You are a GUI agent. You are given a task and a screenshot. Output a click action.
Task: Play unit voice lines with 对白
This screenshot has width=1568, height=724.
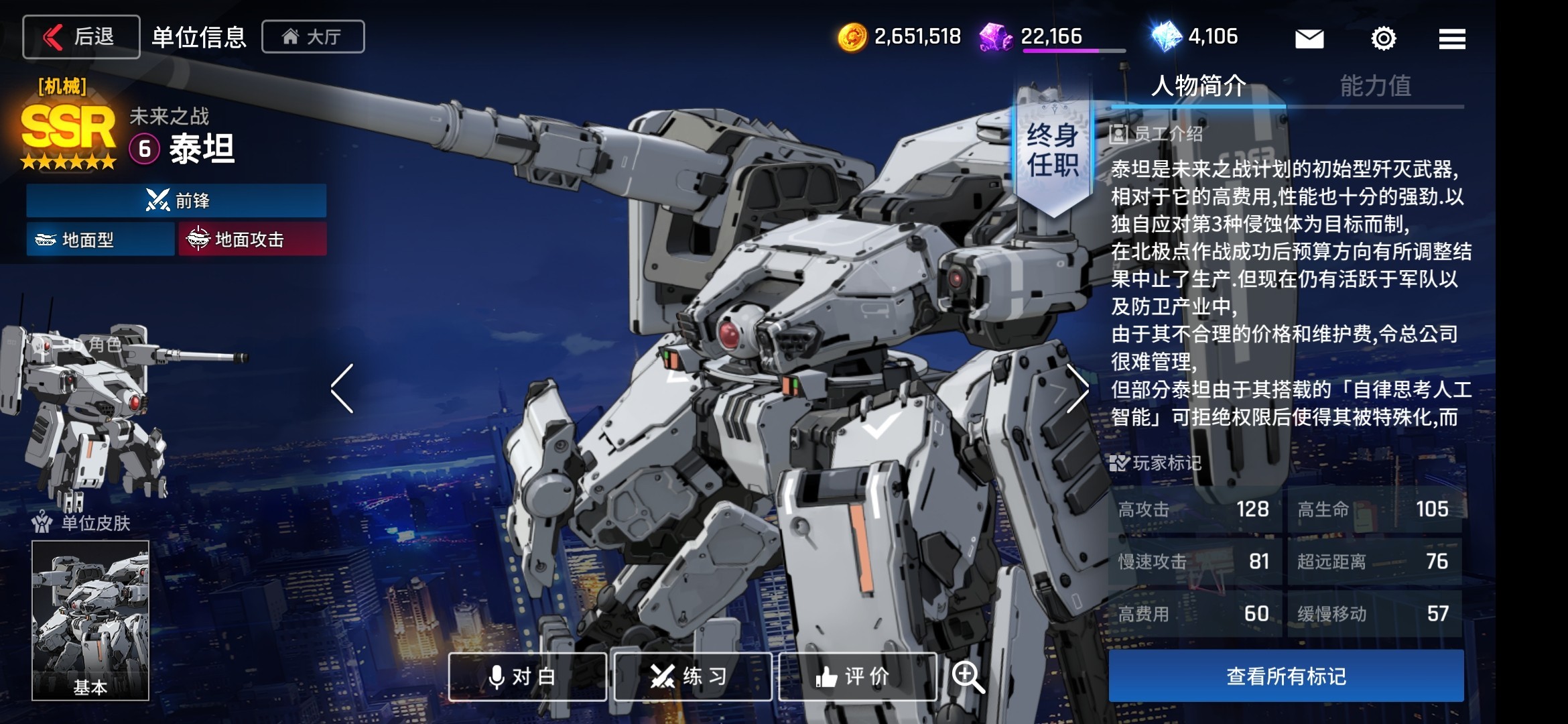coord(527,676)
